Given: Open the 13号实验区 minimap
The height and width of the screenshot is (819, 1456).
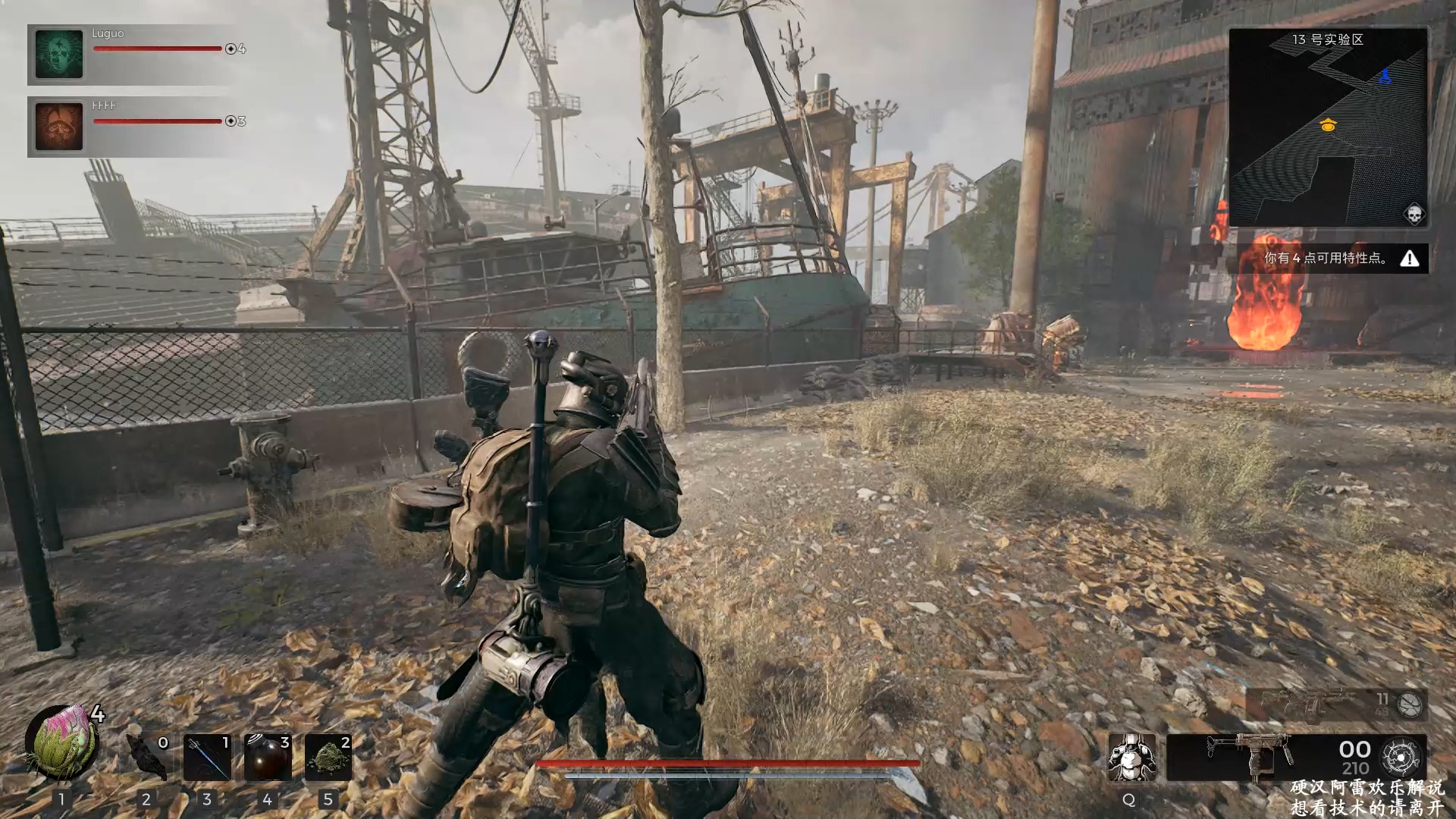Looking at the screenshot, I should click(1328, 127).
